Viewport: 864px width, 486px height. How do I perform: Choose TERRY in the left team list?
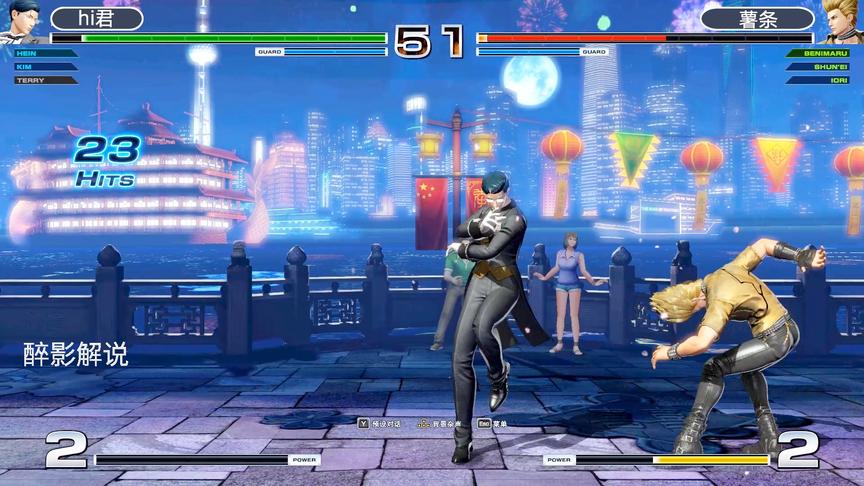pyautogui.click(x=40, y=79)
